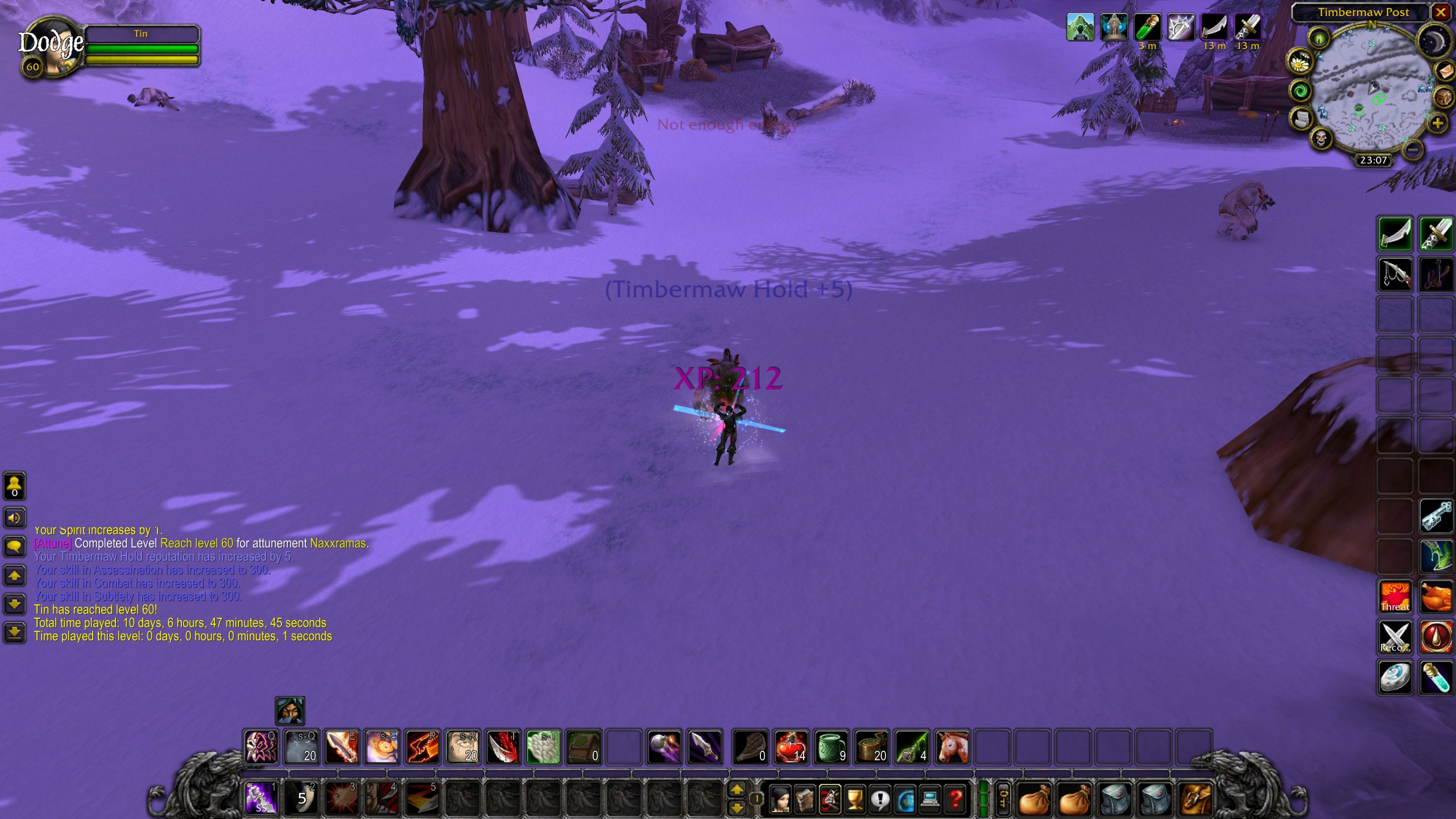Activate the Sinister Strike ability labeled SS

261,797
